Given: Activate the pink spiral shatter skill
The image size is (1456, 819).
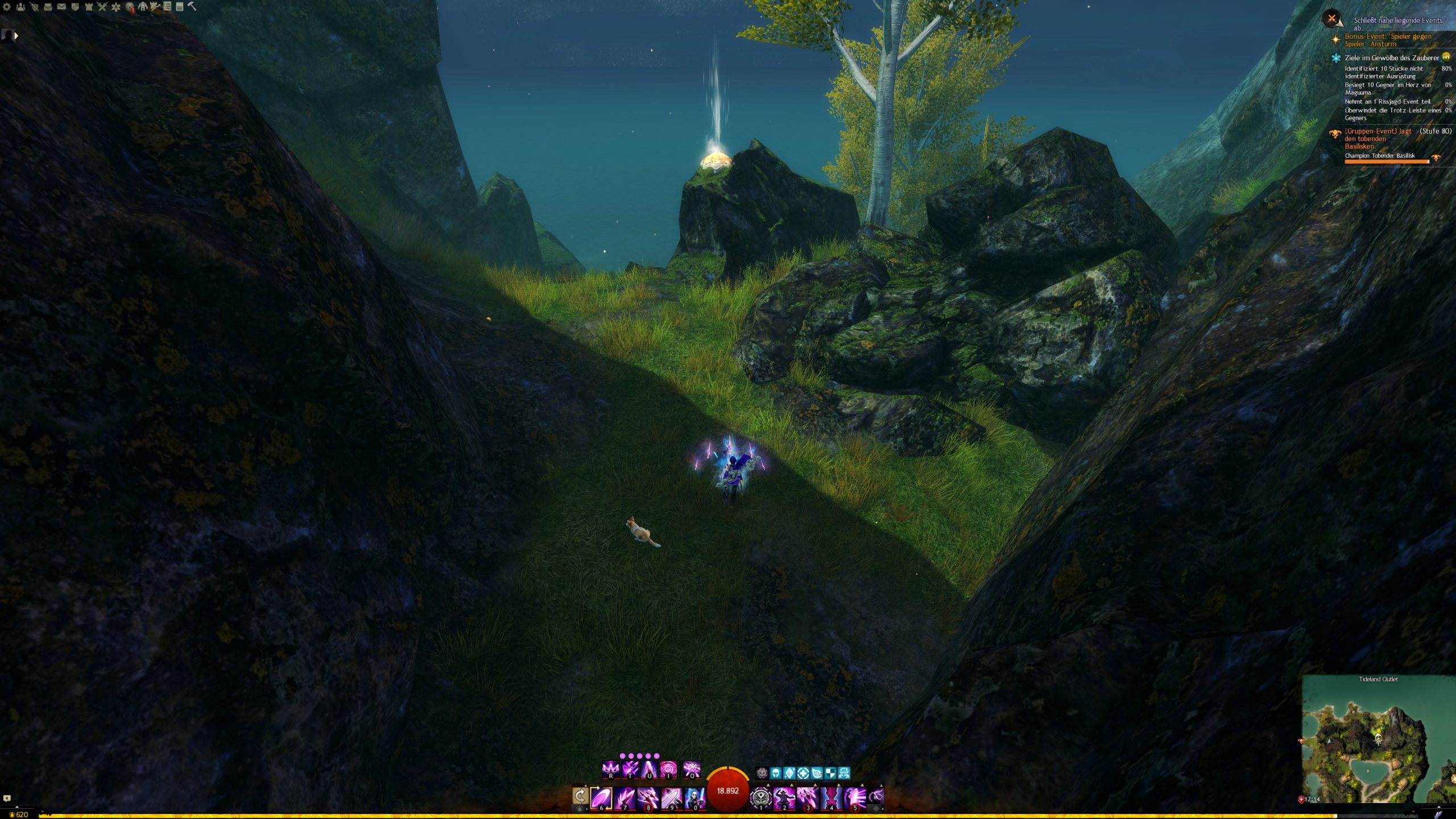Looking at the screenshot, I should (668, 770).
